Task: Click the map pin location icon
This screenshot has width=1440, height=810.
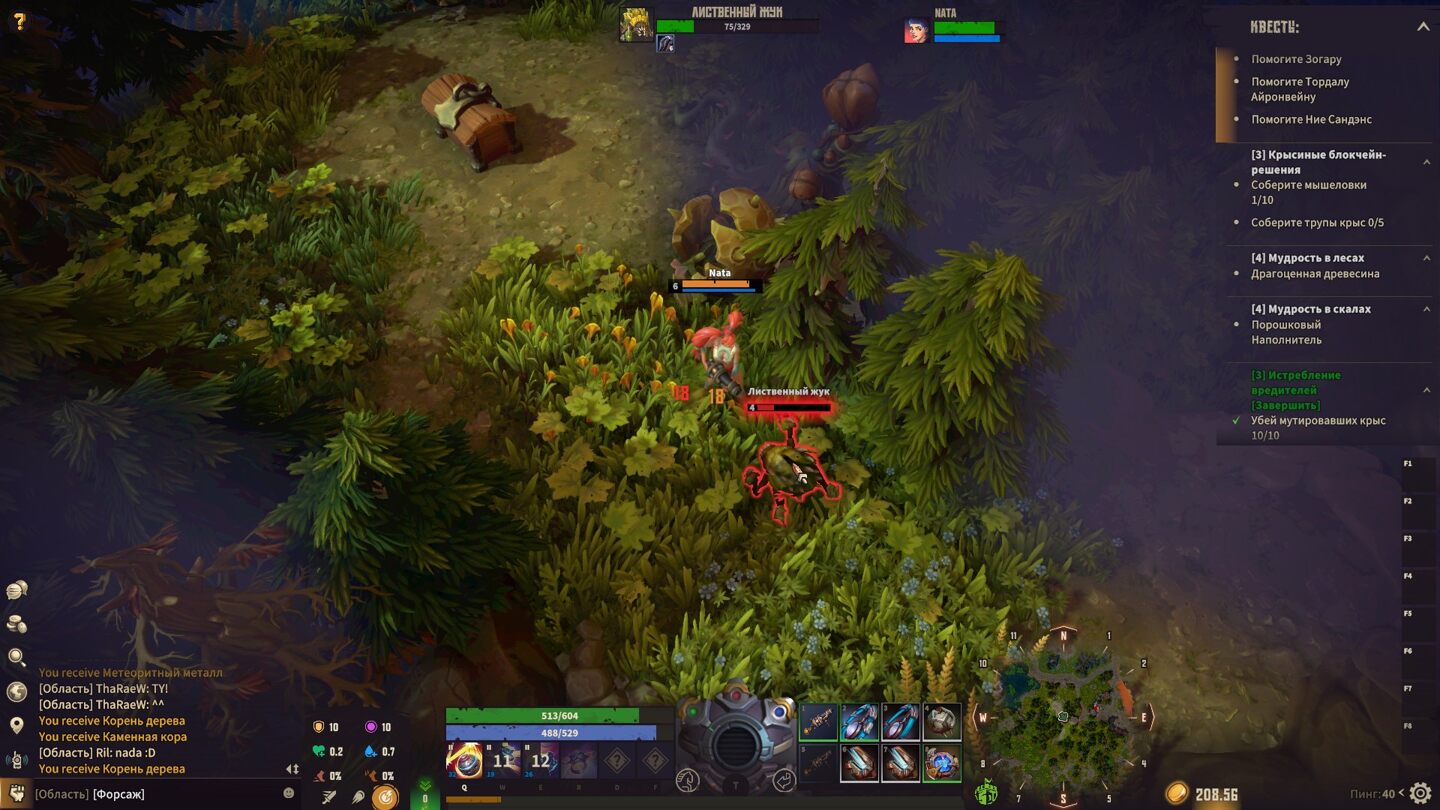Action: point(17,725)
